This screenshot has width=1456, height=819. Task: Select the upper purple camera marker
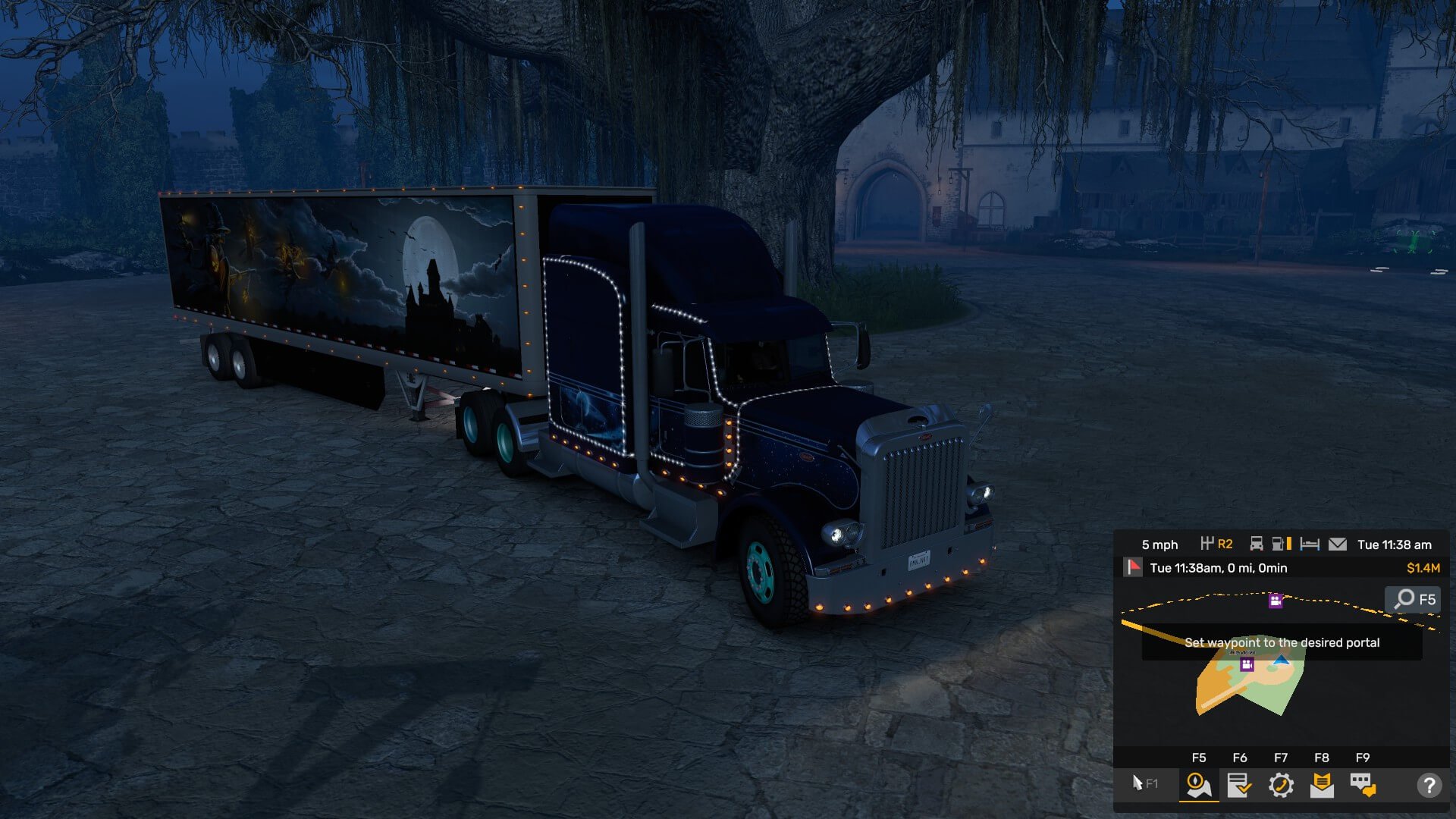tap(1276, 601)
